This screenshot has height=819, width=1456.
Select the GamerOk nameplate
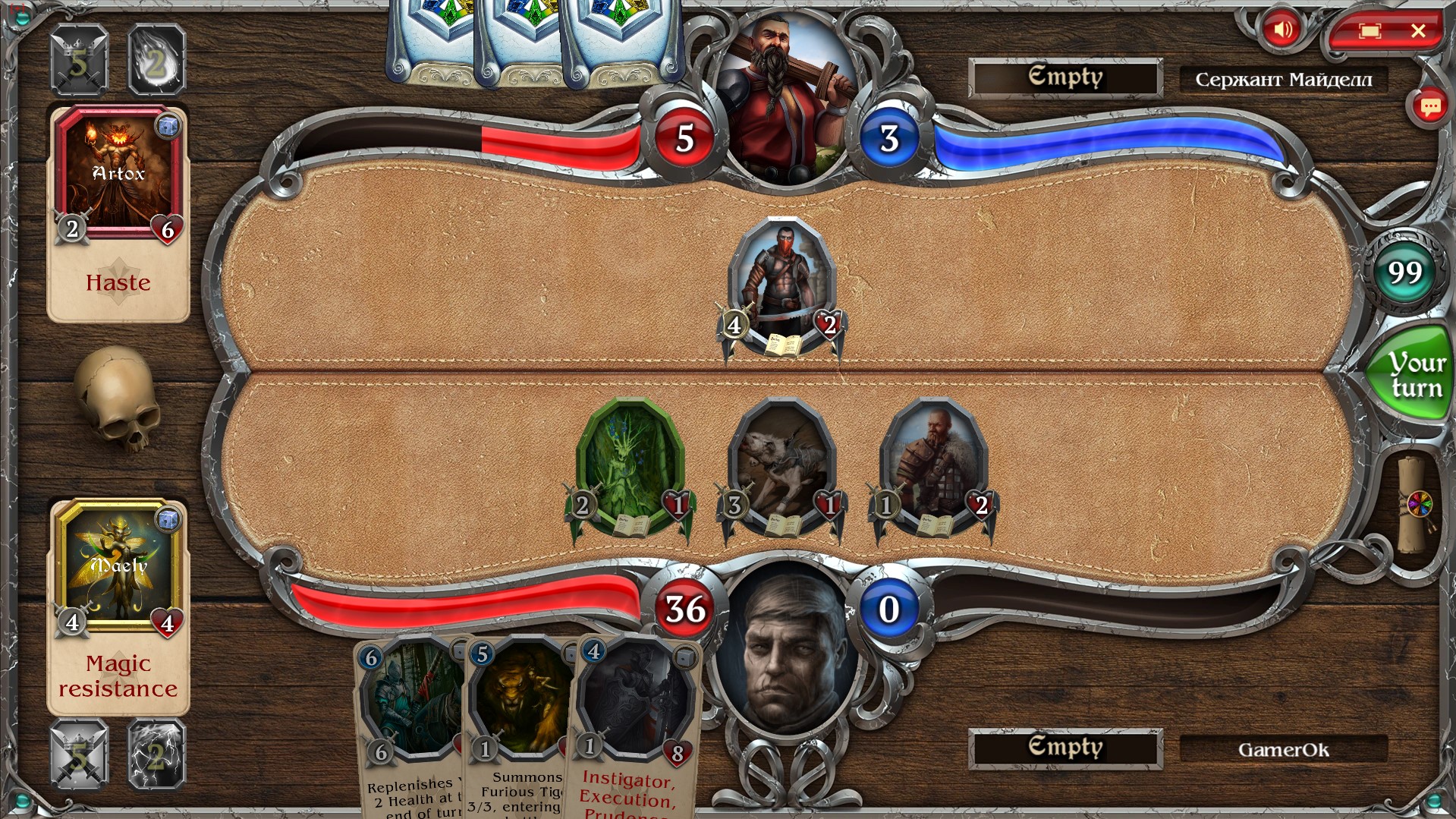[1283, 750]
